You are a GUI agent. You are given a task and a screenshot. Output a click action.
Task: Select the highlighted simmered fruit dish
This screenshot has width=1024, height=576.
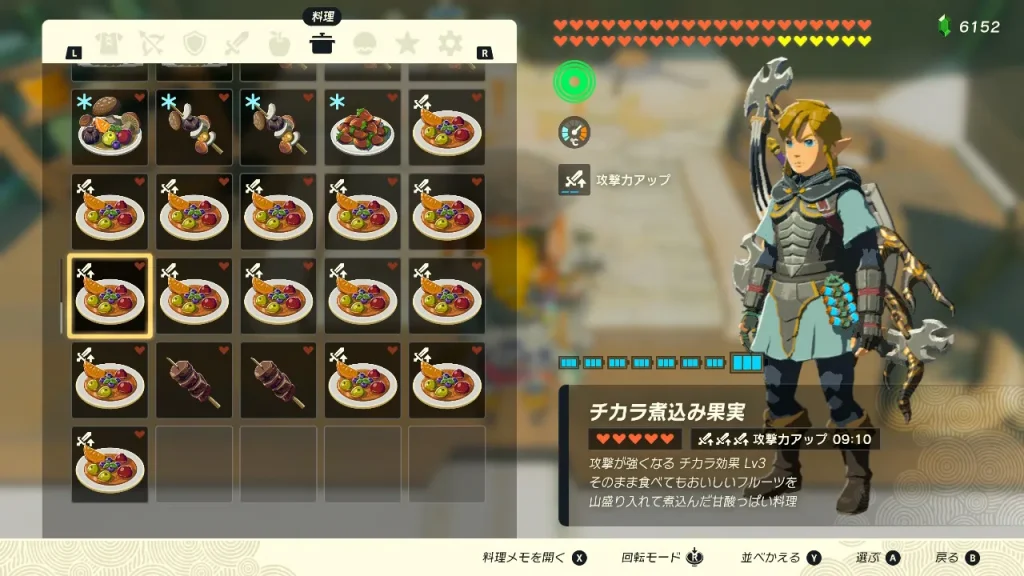pos(110,296)
